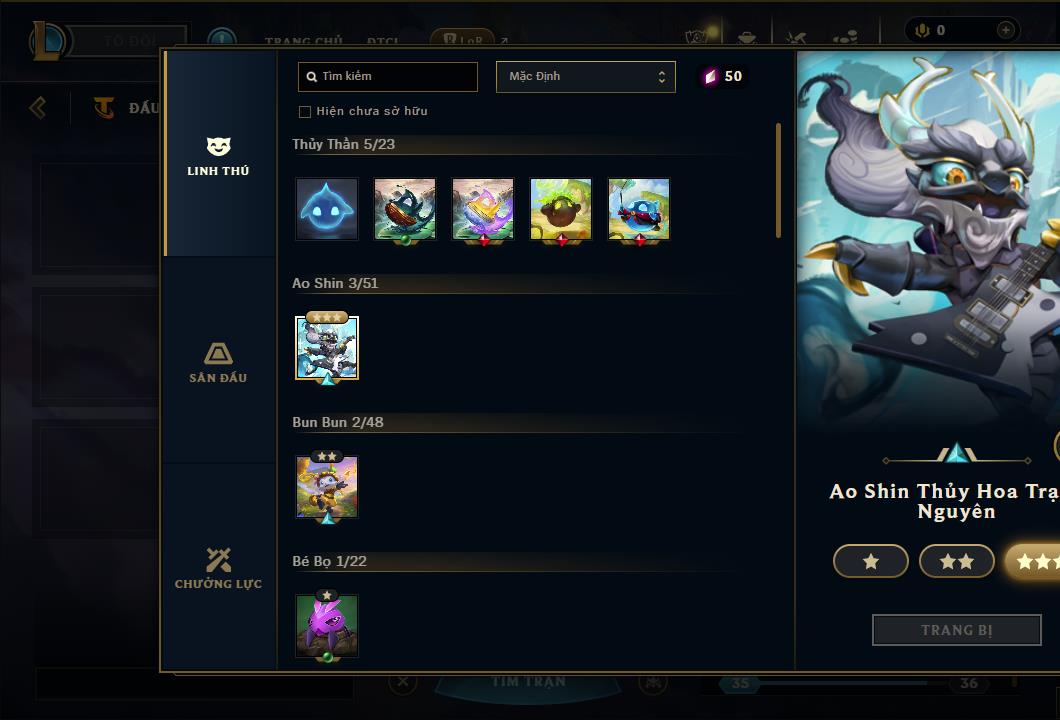
Task: Click the back arrow button
Action: click(38, 107)
